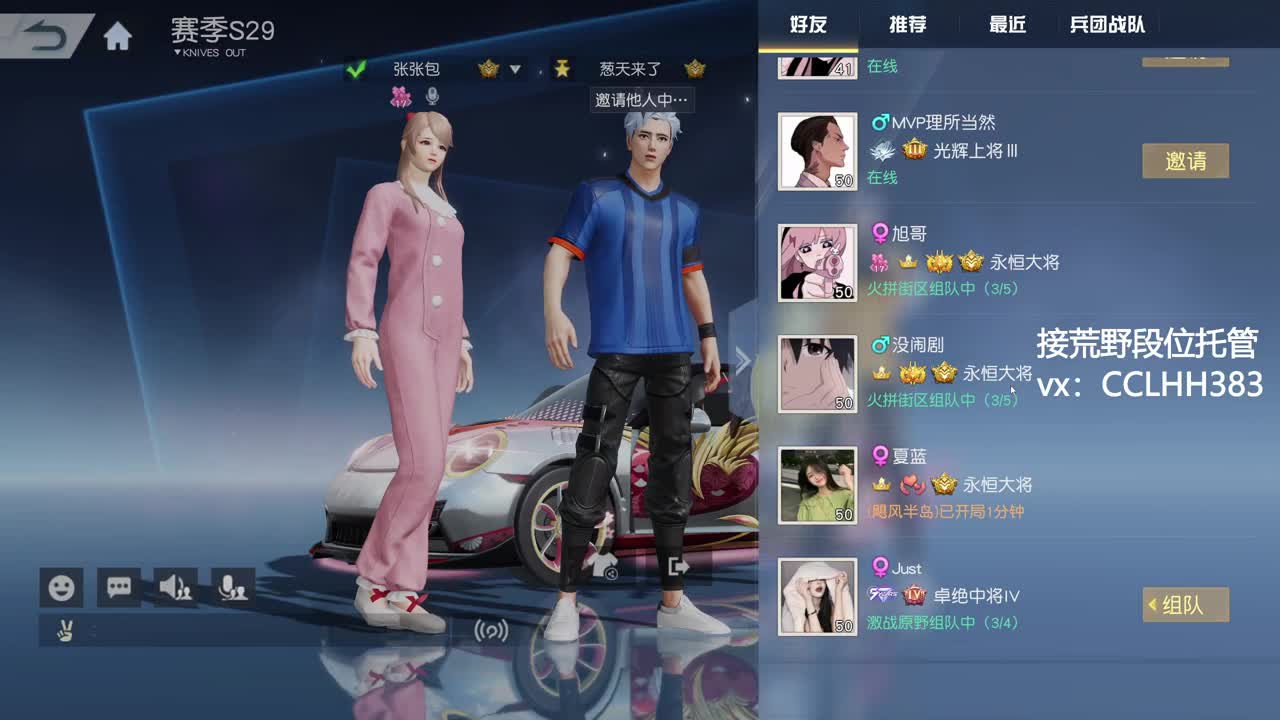The height and width of the screenshot is (720, 1280).
Task: Switch to the 推荐 tab
Action: click(x=906, y=25)
